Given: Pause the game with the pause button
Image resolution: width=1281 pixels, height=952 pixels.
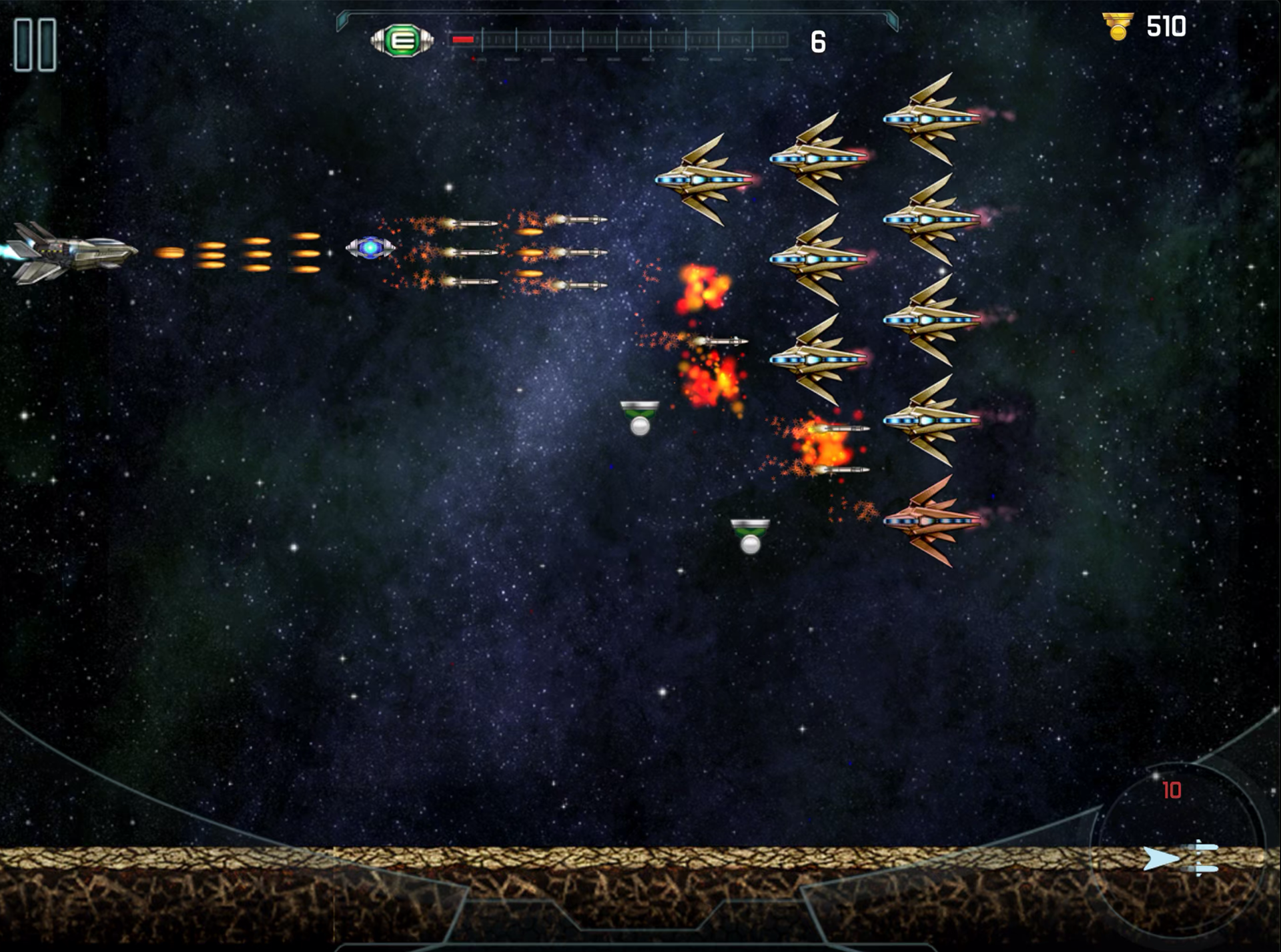Looking at the screenshot, I should click(35, 45).
